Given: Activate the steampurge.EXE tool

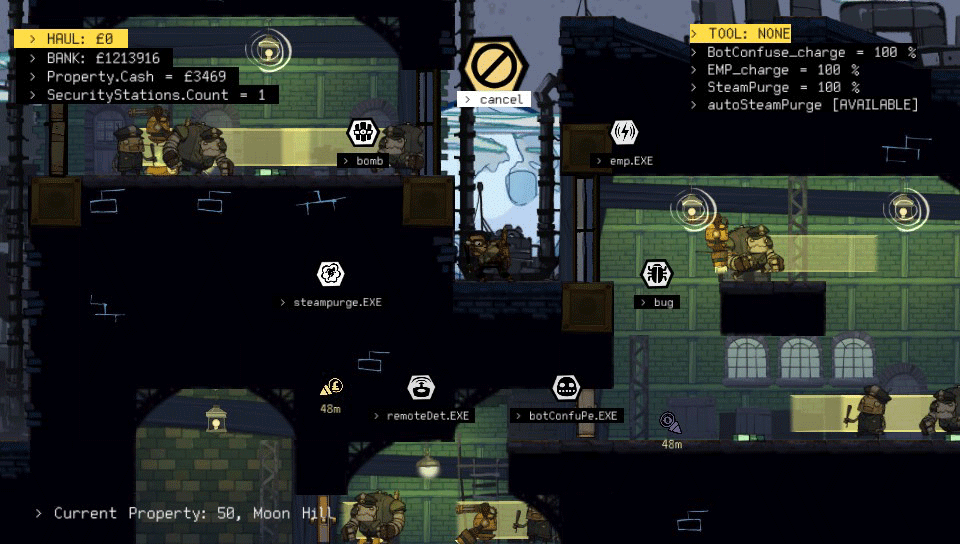Looking at the screenshot, I should pos(331,273).
